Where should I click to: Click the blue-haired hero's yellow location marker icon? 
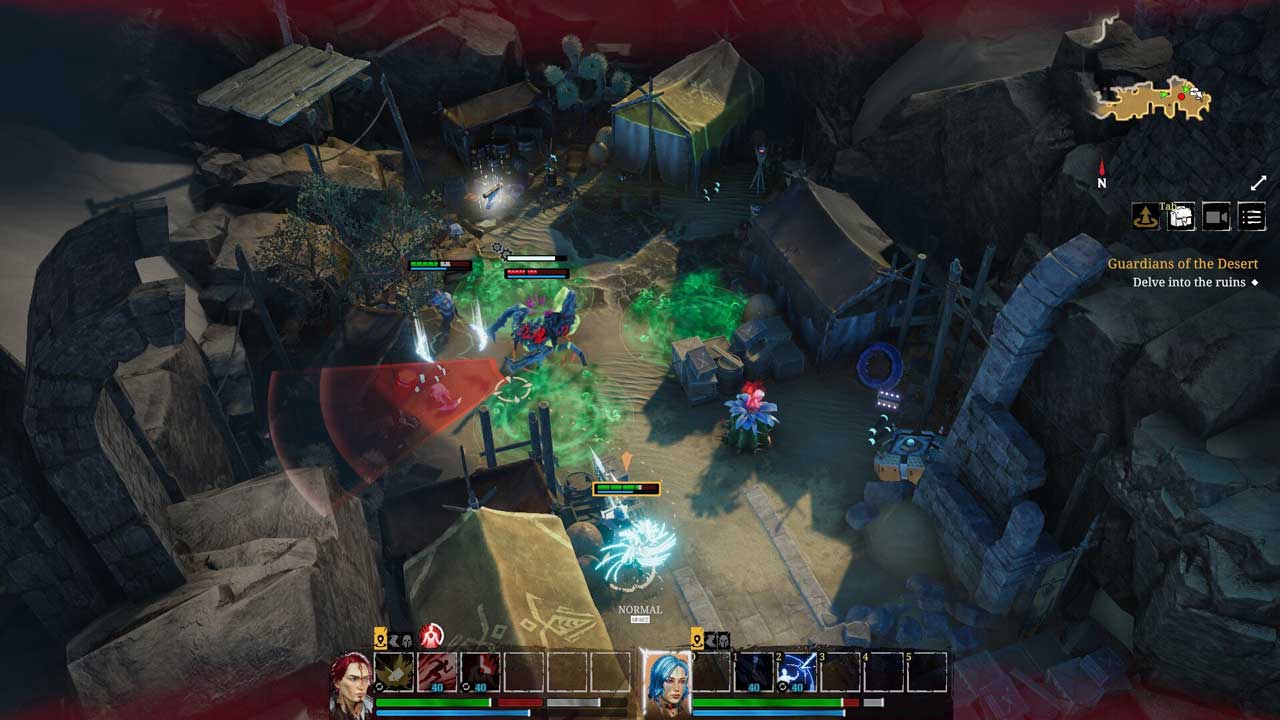pos(699,639)
